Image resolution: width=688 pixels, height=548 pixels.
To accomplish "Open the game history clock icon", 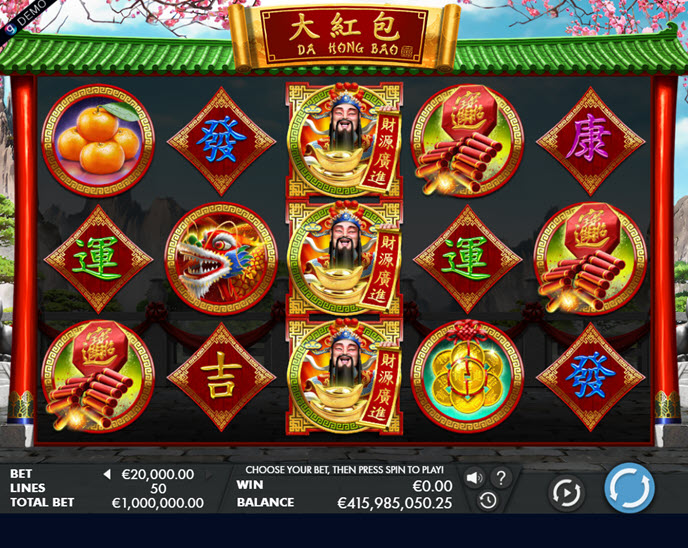I will point(488,500).
